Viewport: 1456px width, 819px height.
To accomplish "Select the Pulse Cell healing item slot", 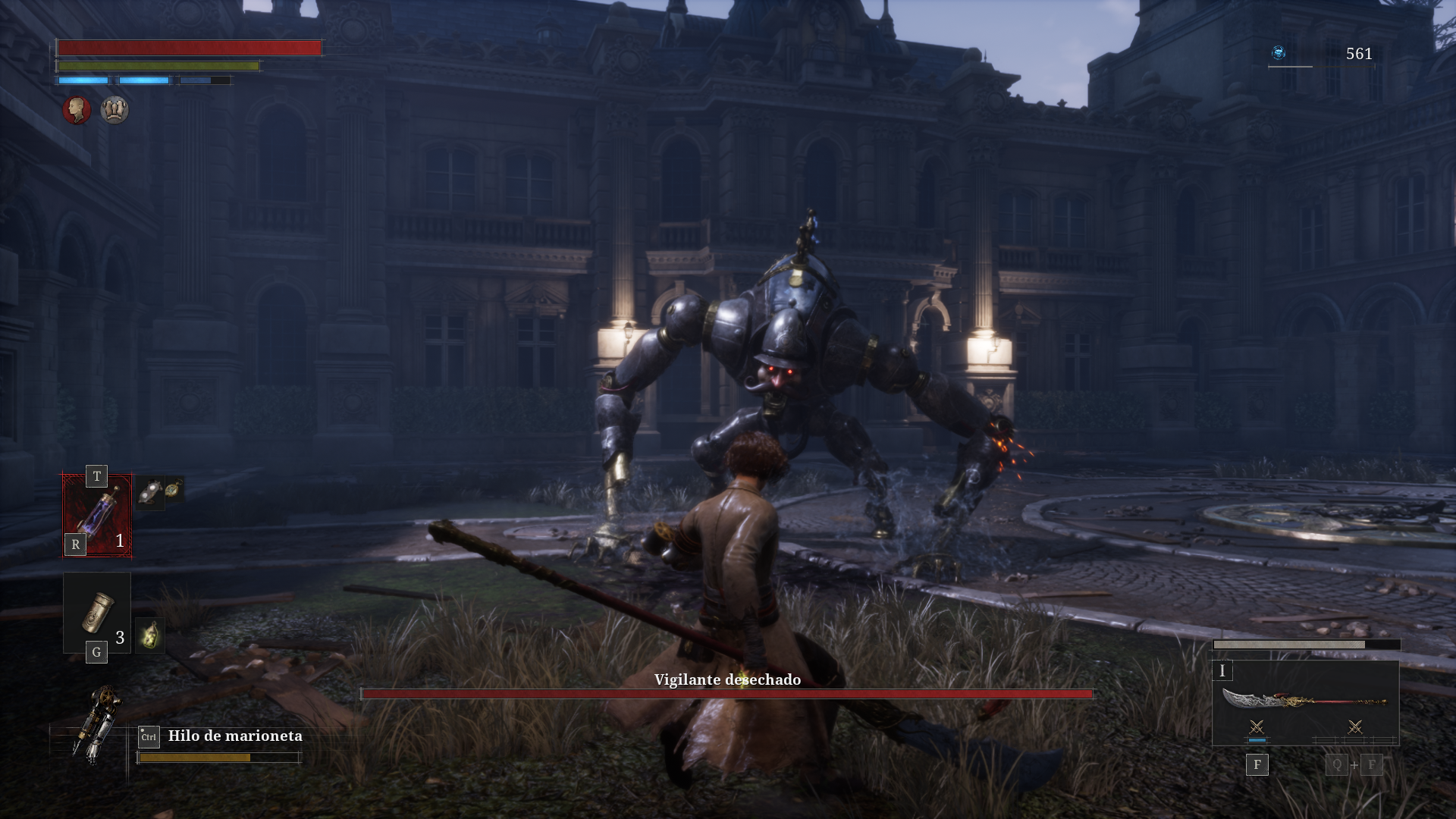I will coord(97,515).
